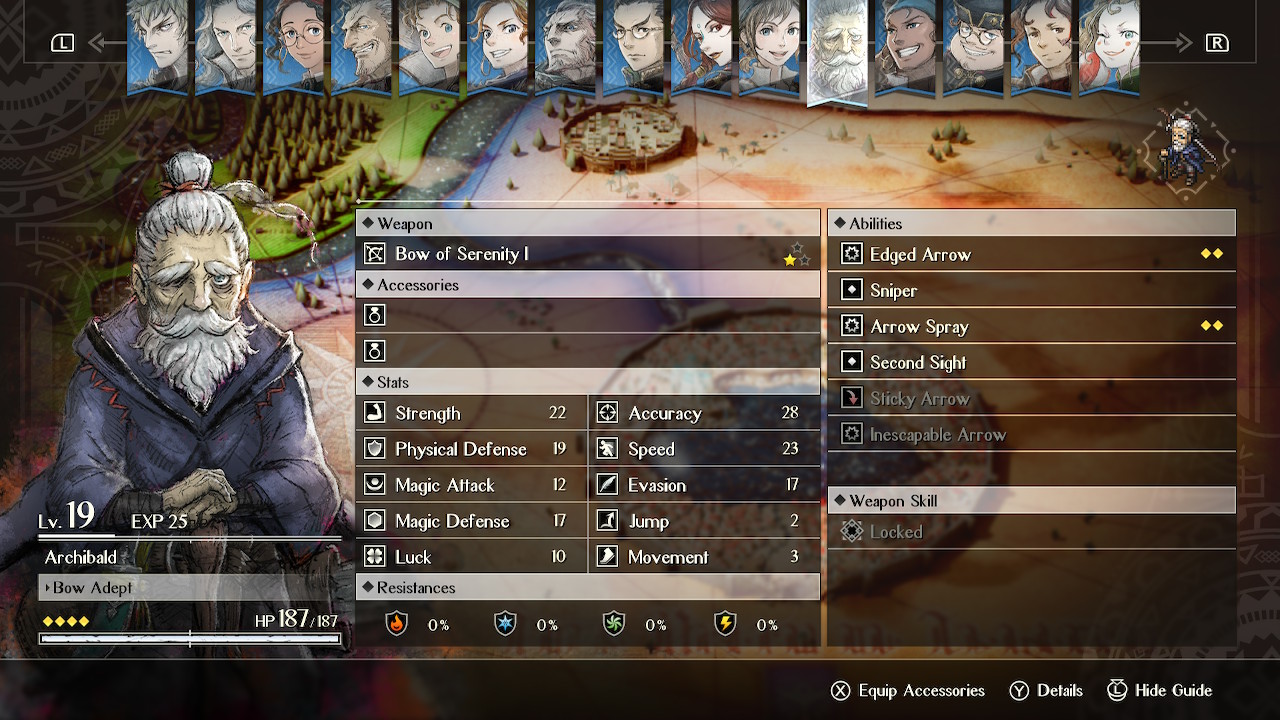Pick the Second Sight ability
Viewport: 1280px width, 720px height.
pos(1031,363)
